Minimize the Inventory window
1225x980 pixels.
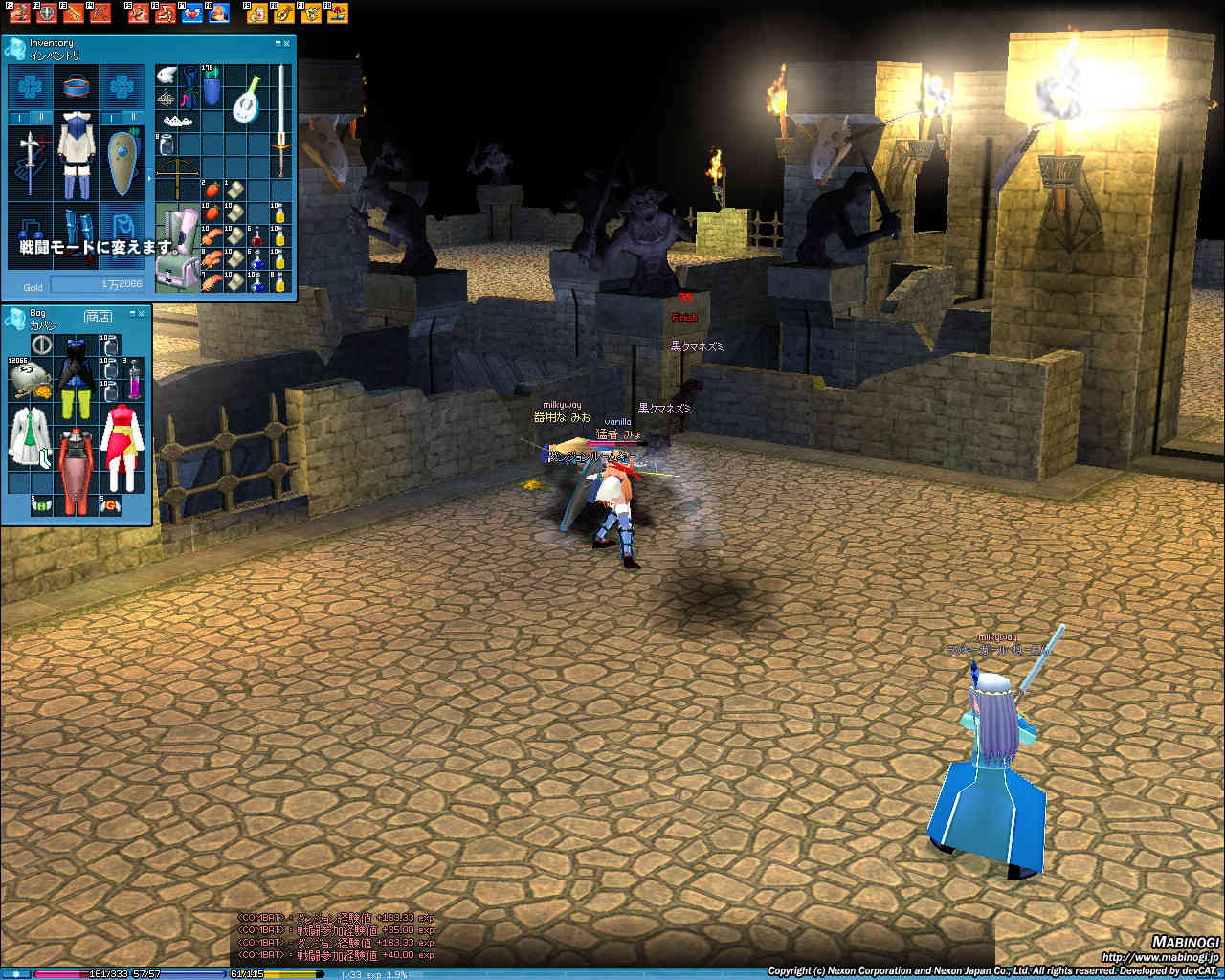coord(276,43)
